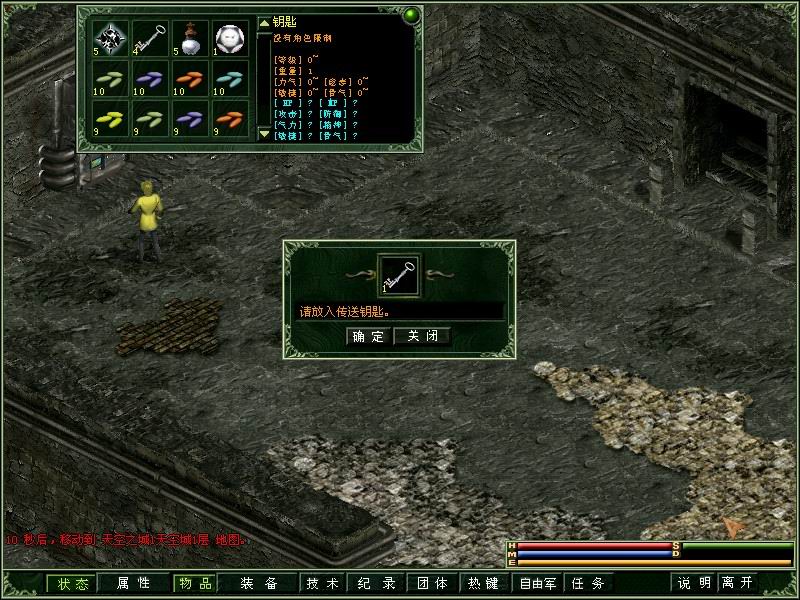Close the key dialog with 关闭
The image size is (800, 600).
tap(422, 336)
